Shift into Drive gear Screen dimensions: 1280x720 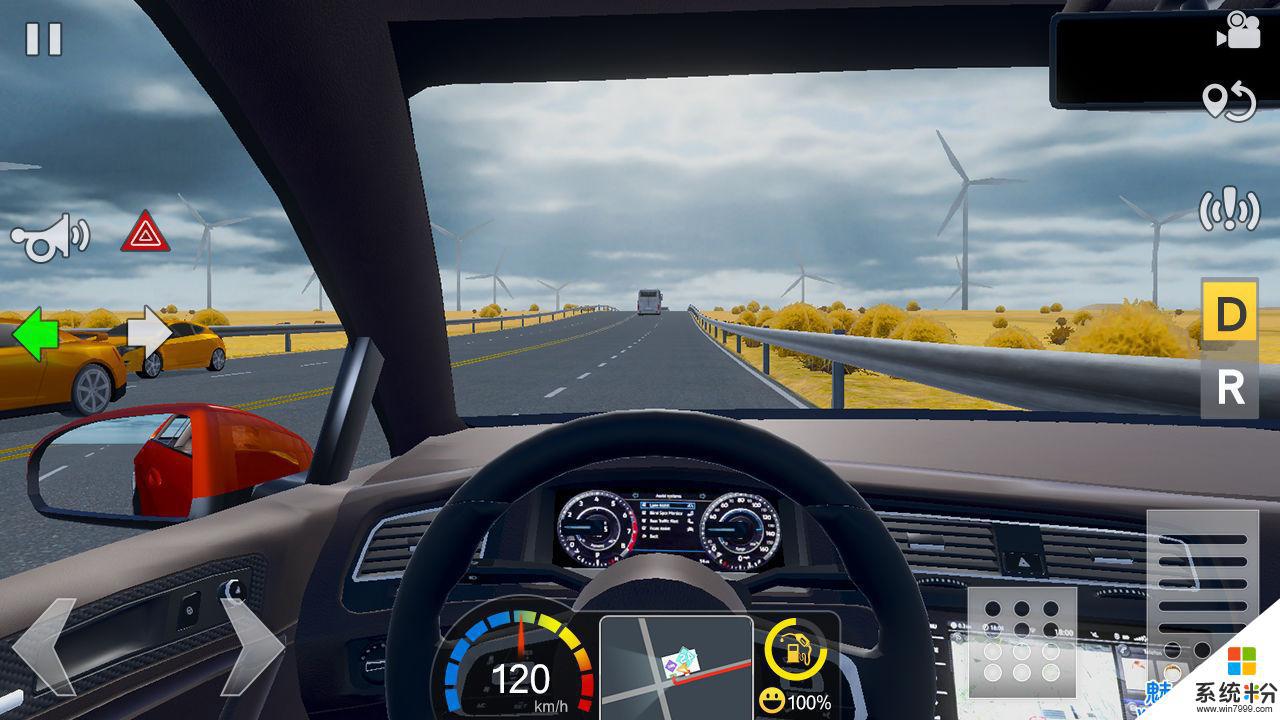(x=1229, y=316)
